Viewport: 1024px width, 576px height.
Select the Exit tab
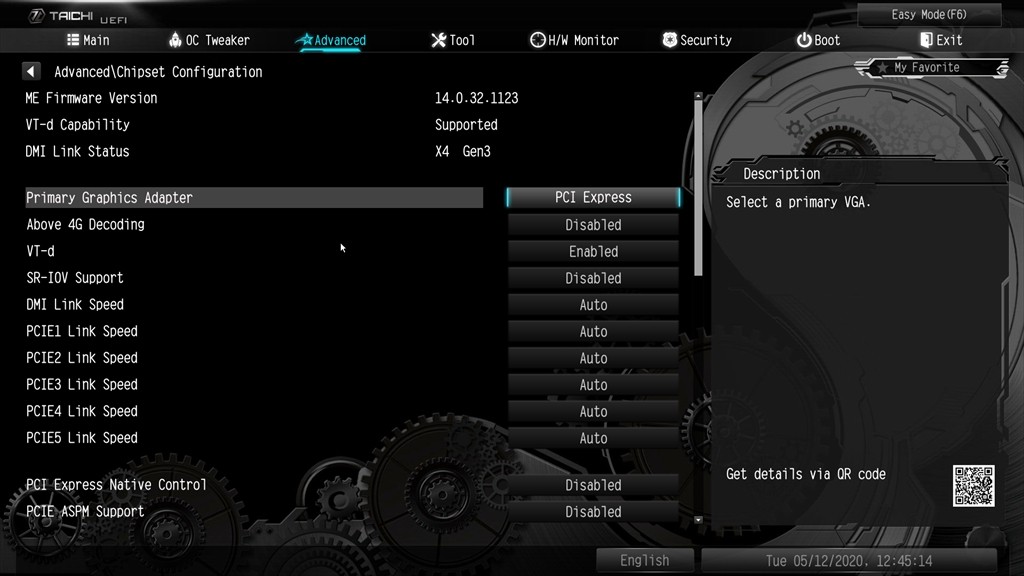click(x=941, y=40)
